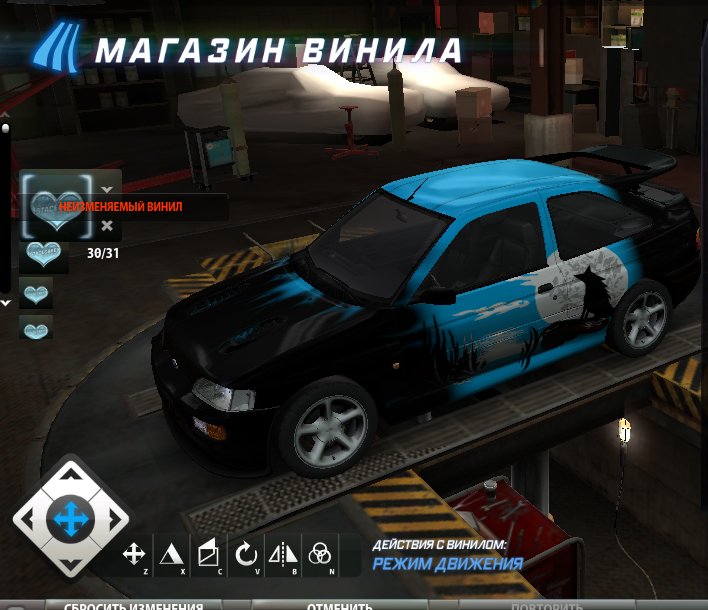Nudge vinyl left with the pad's left arrow
This screenshot has width=708, height=610.
[x=32, y=519]
